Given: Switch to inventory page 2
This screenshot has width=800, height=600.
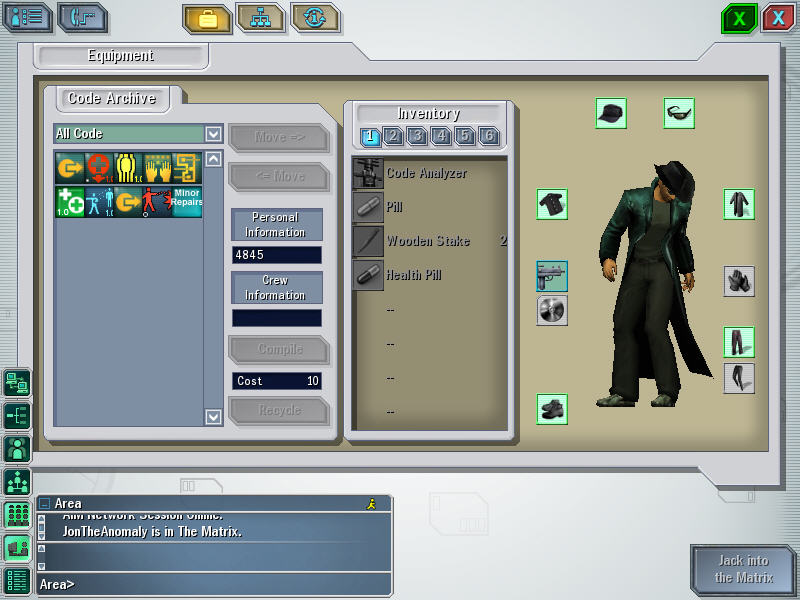Looking at the screenshot, I should coord(393,136).
